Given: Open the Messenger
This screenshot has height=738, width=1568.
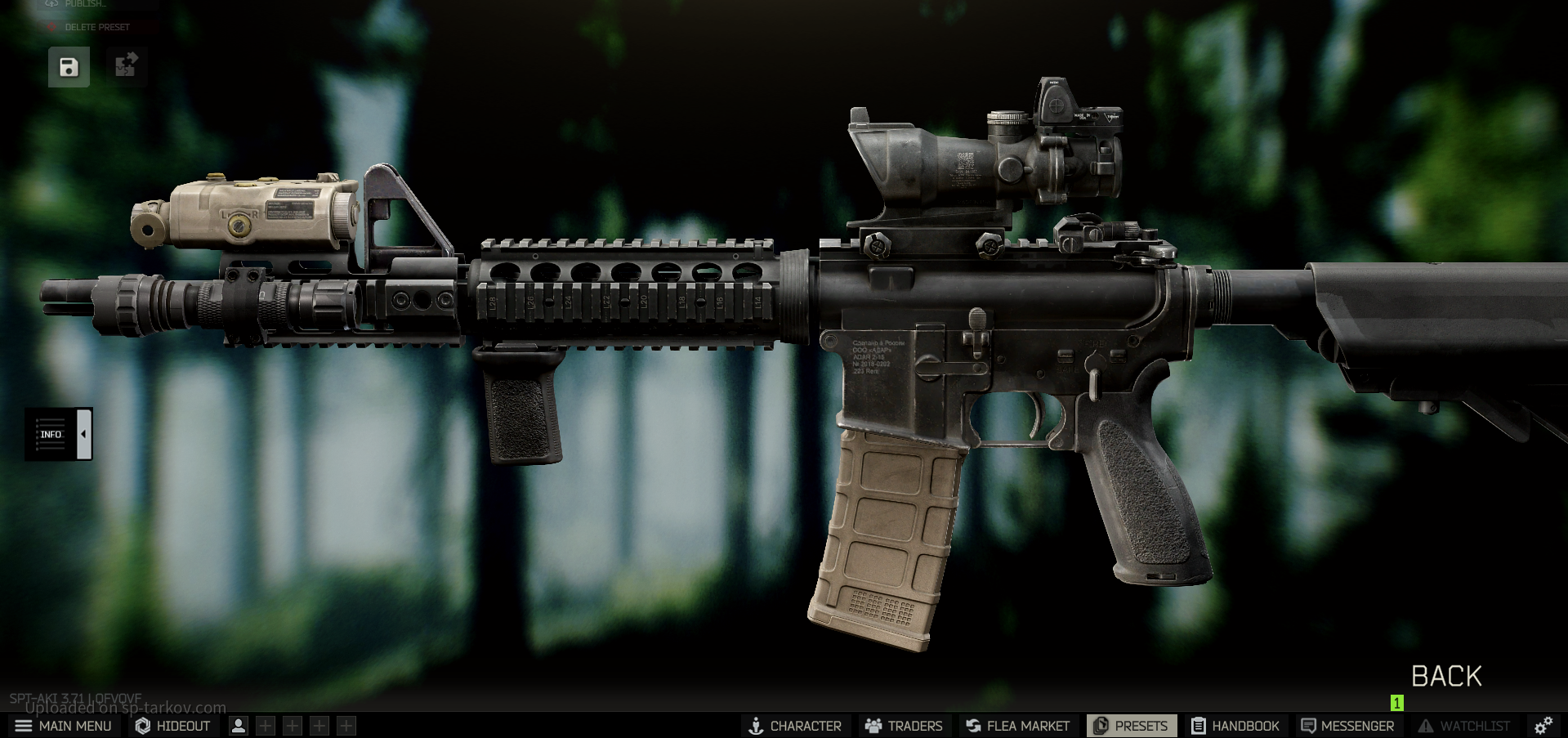Looking at the screenshot, I should [1347, 726].
